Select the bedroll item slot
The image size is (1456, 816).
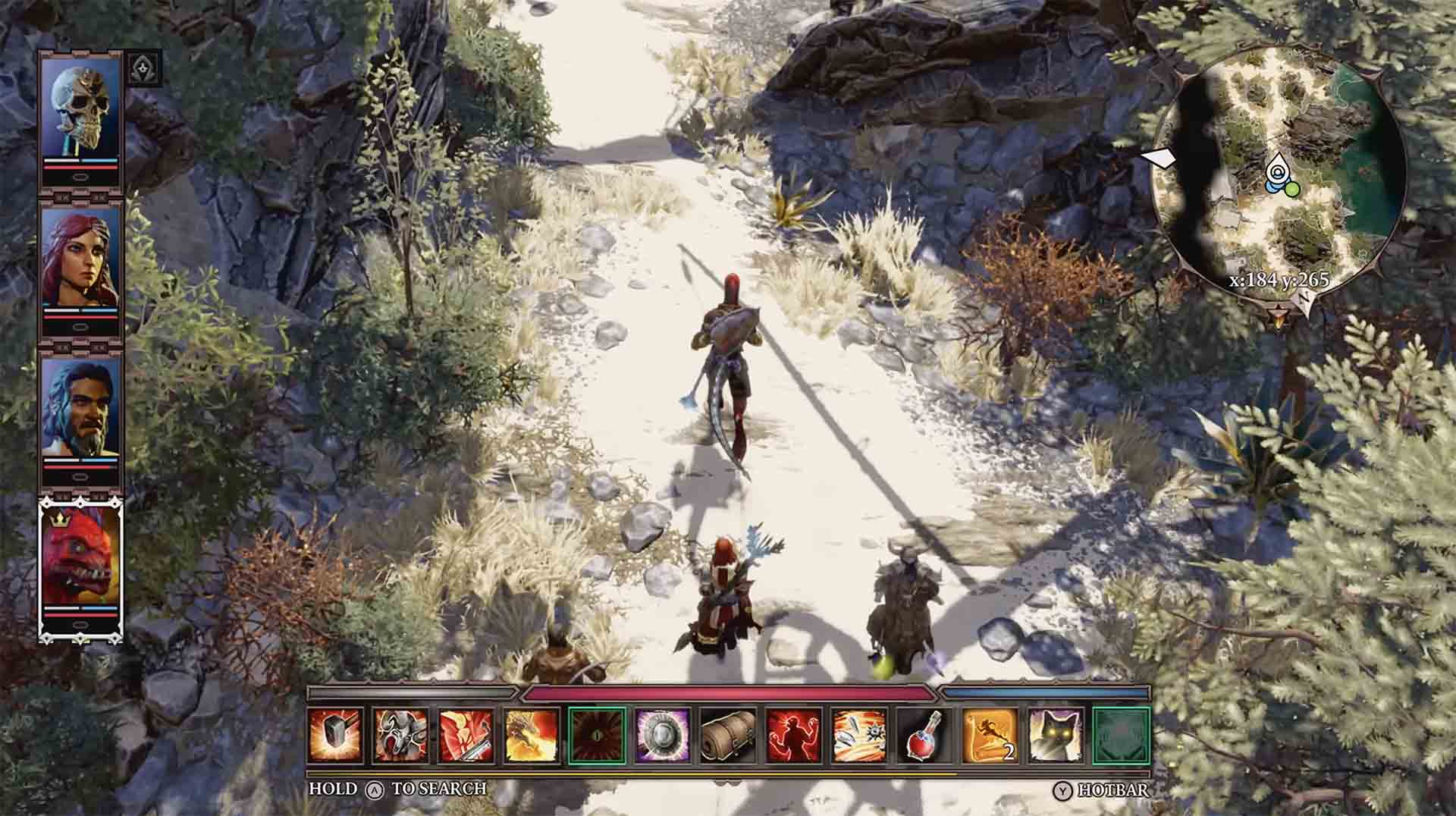coord(728,735)
